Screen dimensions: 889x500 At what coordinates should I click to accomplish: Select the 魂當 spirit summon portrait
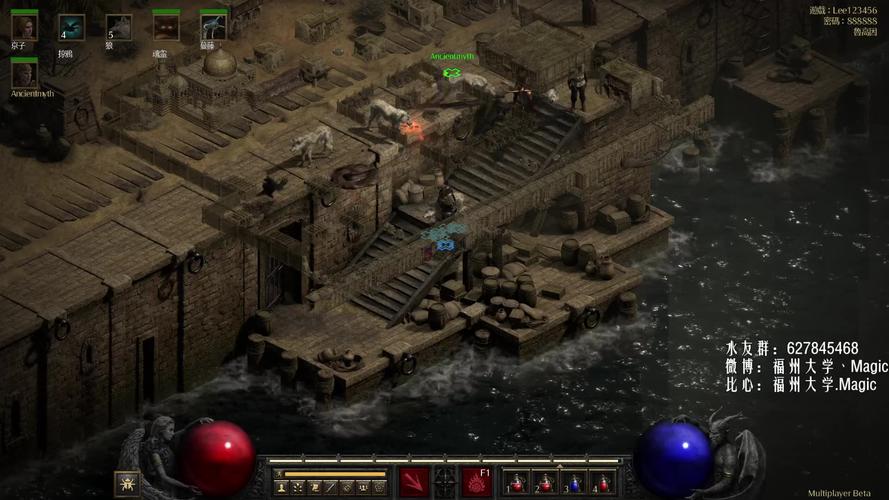pyautogui.click(x=166, y=27)
